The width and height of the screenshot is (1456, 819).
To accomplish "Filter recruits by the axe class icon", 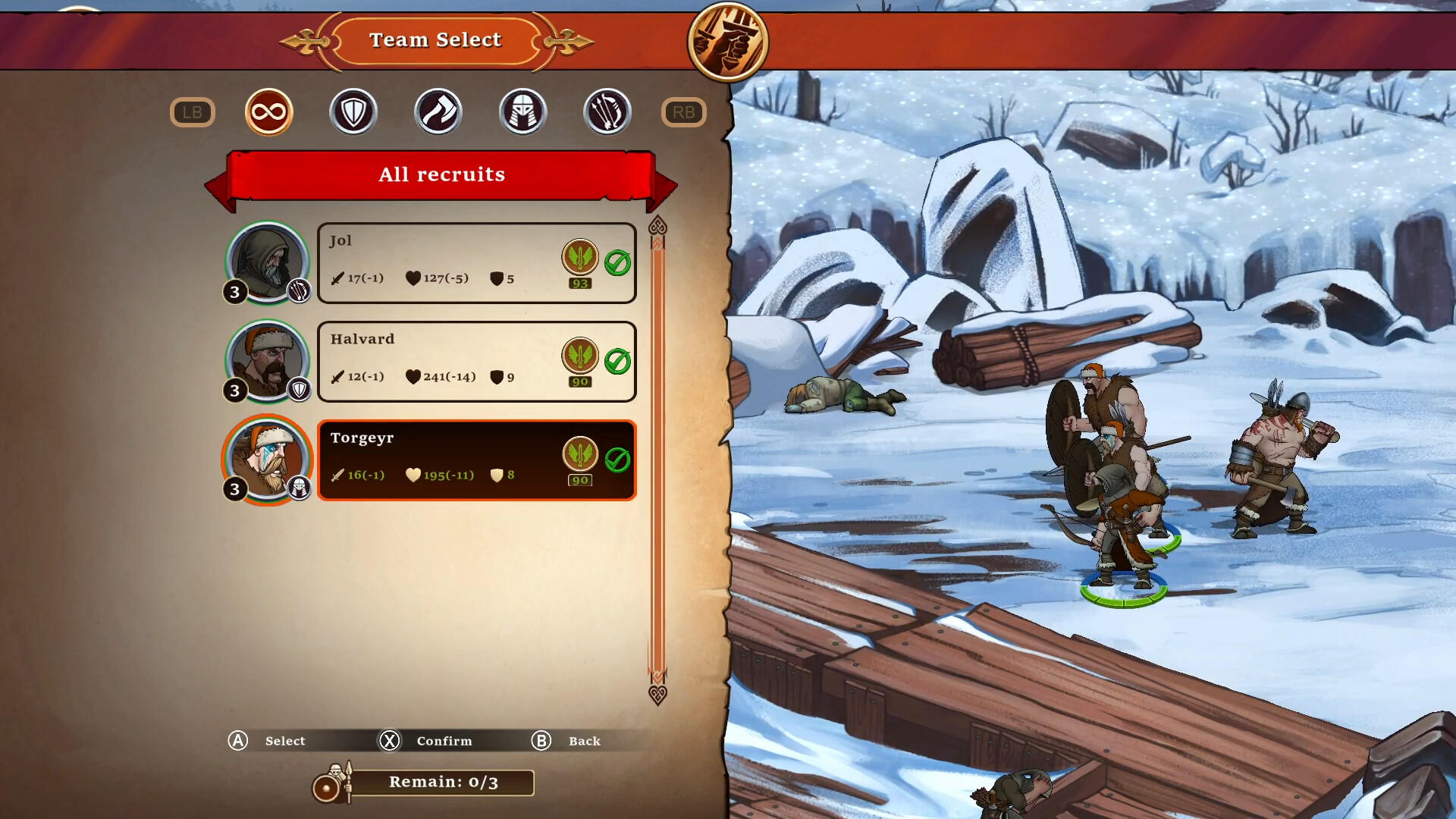I will pyautogui.click(x=438, y=111).
